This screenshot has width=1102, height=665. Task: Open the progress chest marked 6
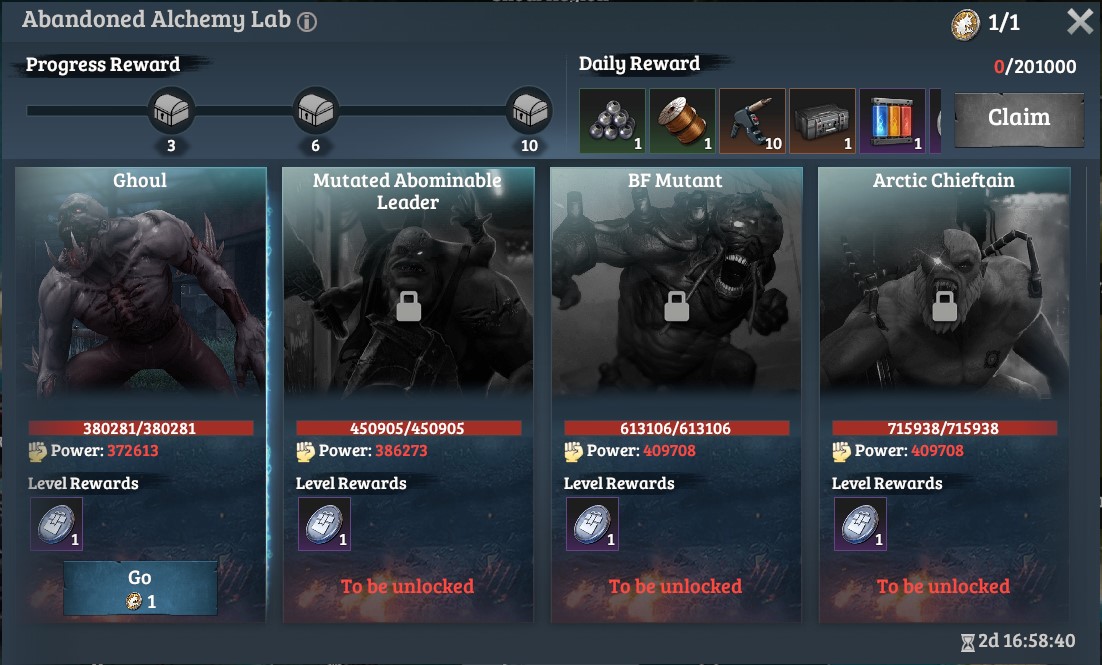pos(315,111)
